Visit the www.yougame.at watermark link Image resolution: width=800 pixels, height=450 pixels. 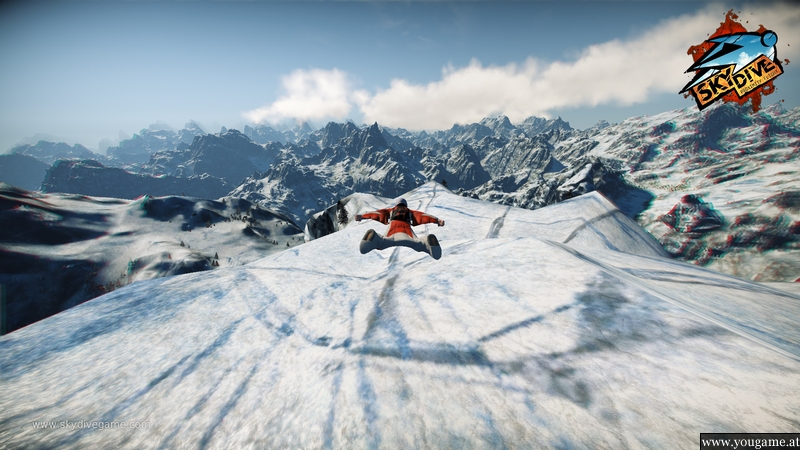749,441
